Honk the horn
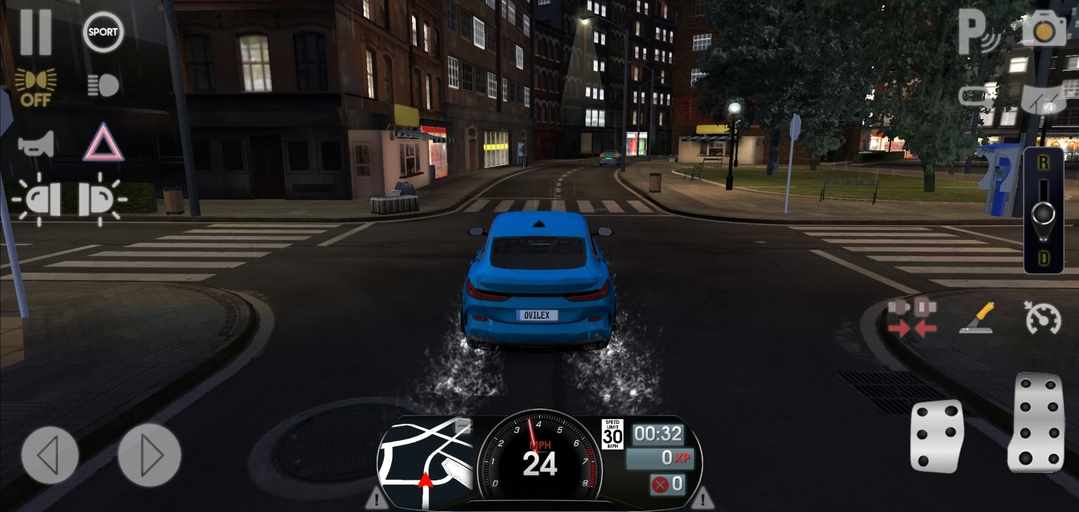Screen dimensions: 1079x512 click(35, 143)
